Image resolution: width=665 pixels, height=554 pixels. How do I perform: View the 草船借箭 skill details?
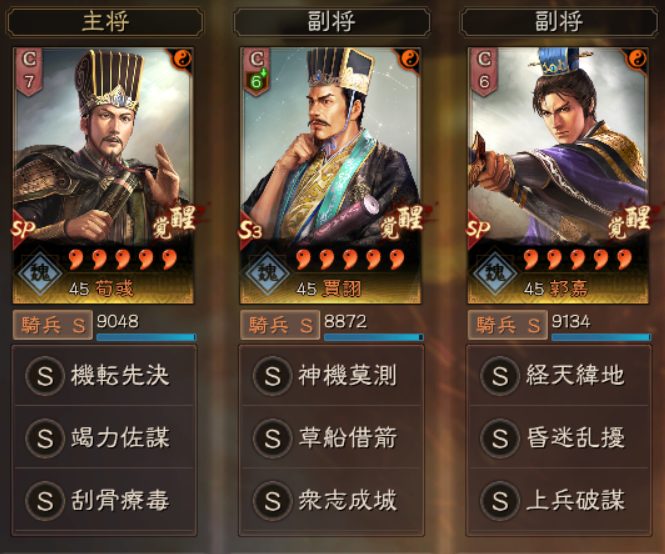331,437
